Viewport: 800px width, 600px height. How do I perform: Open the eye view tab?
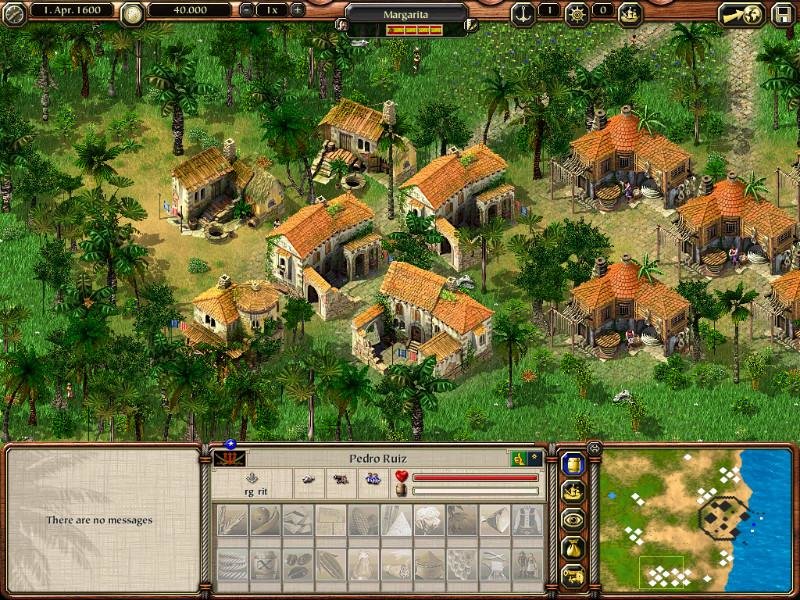tap(573, 519)
